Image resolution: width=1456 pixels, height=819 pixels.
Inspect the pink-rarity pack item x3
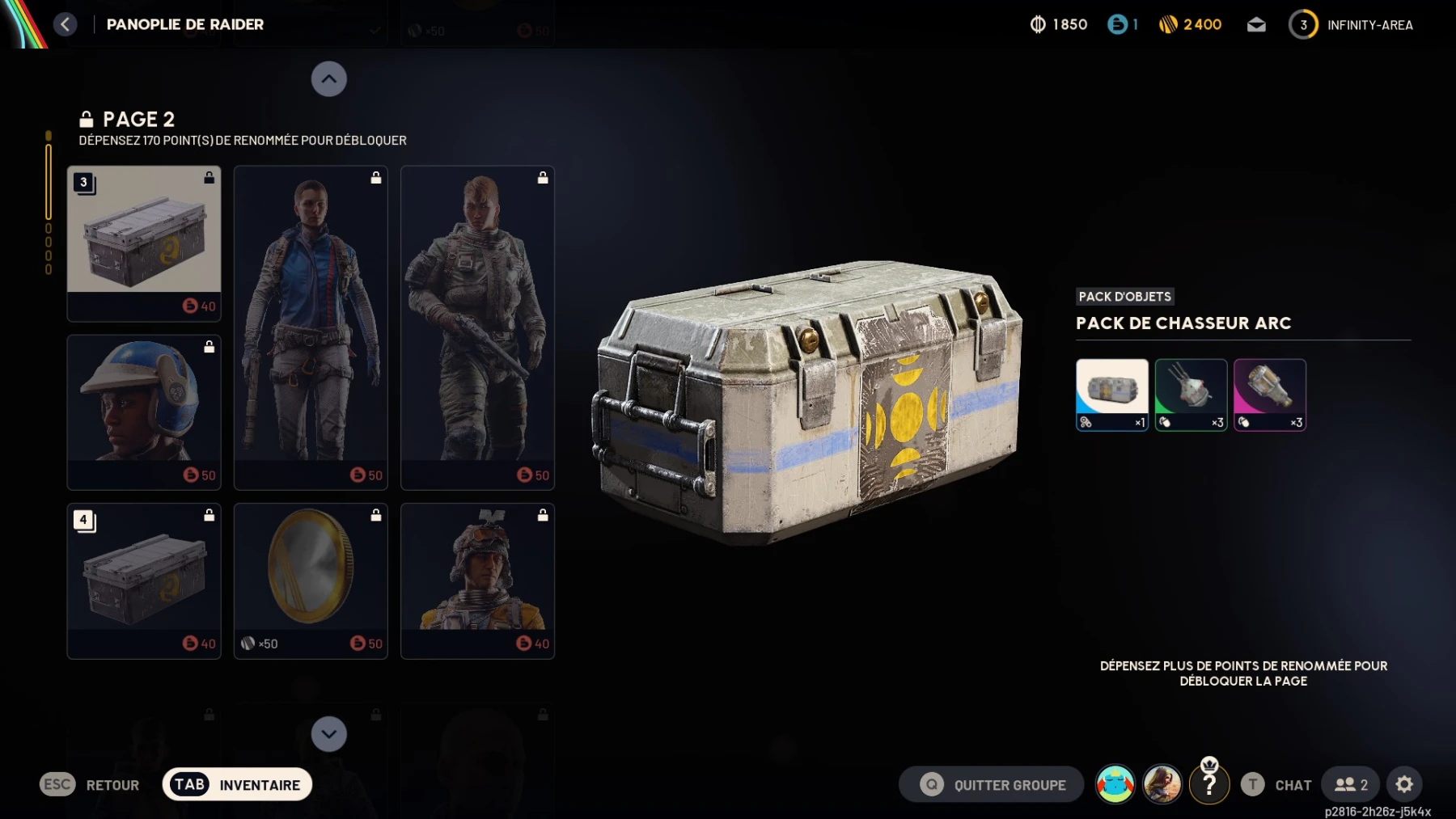(x=1269, y=395)
